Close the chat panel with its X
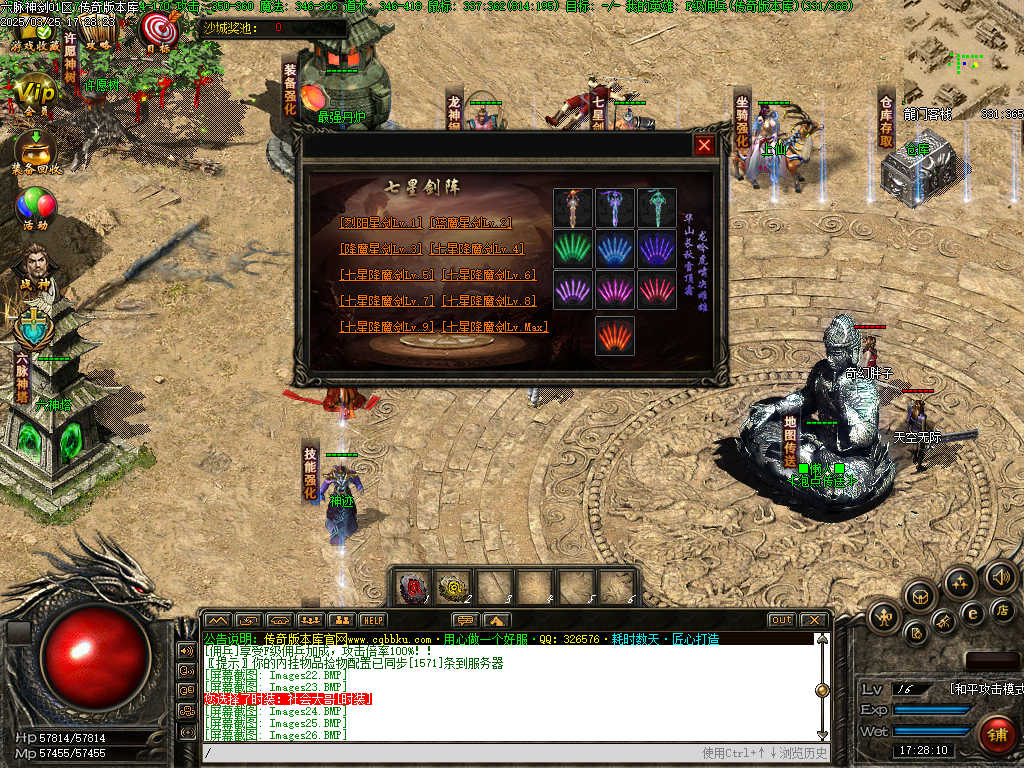Image resolution: width=1024 pixels, height=768 pixels. coord(815,620)
